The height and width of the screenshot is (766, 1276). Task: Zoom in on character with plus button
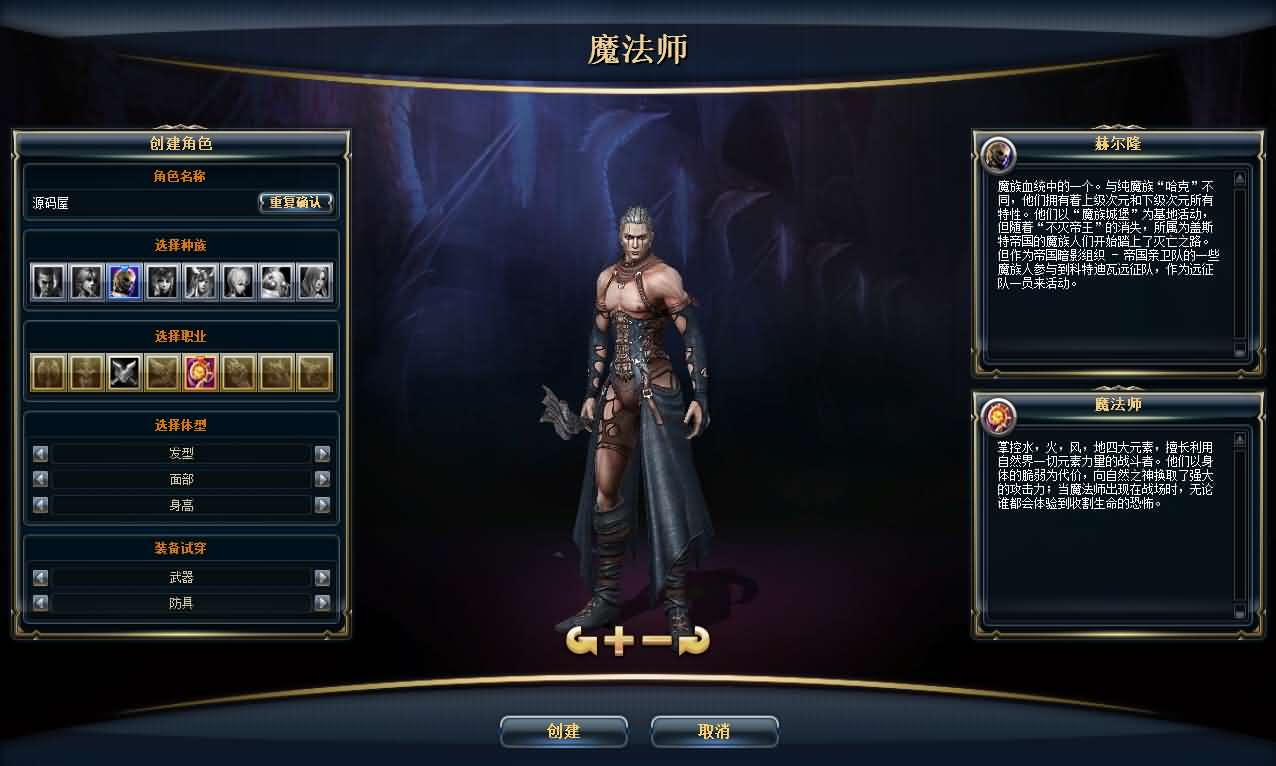coord(619,642)
